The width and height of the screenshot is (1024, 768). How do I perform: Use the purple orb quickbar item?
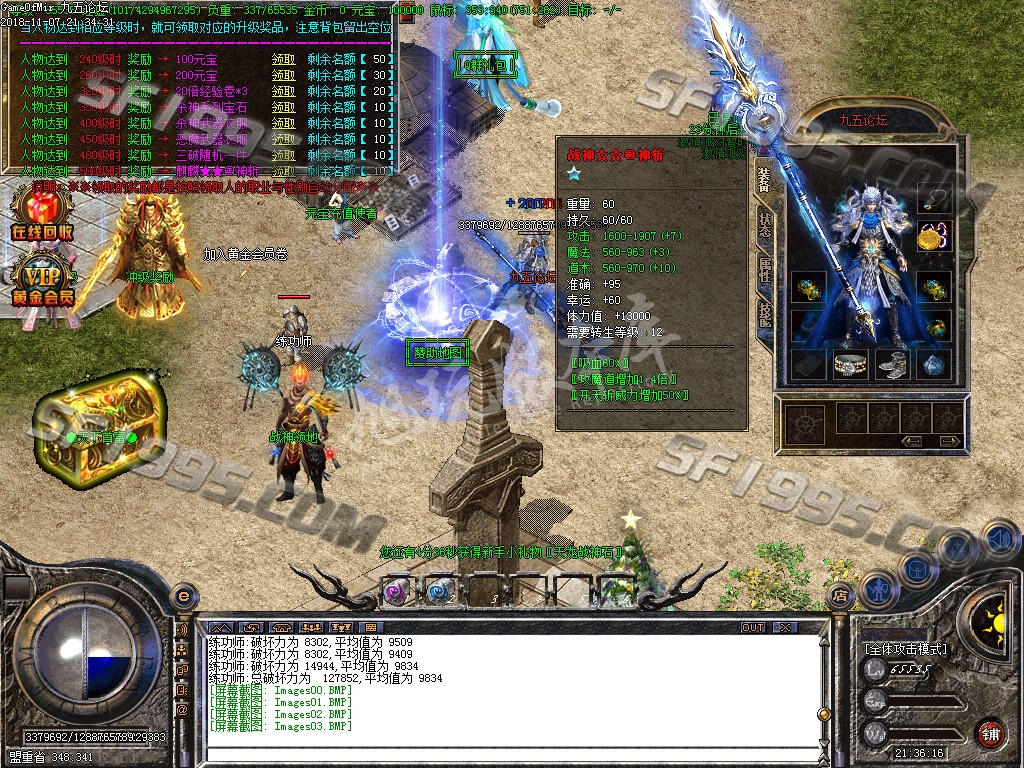click(396, 590)
